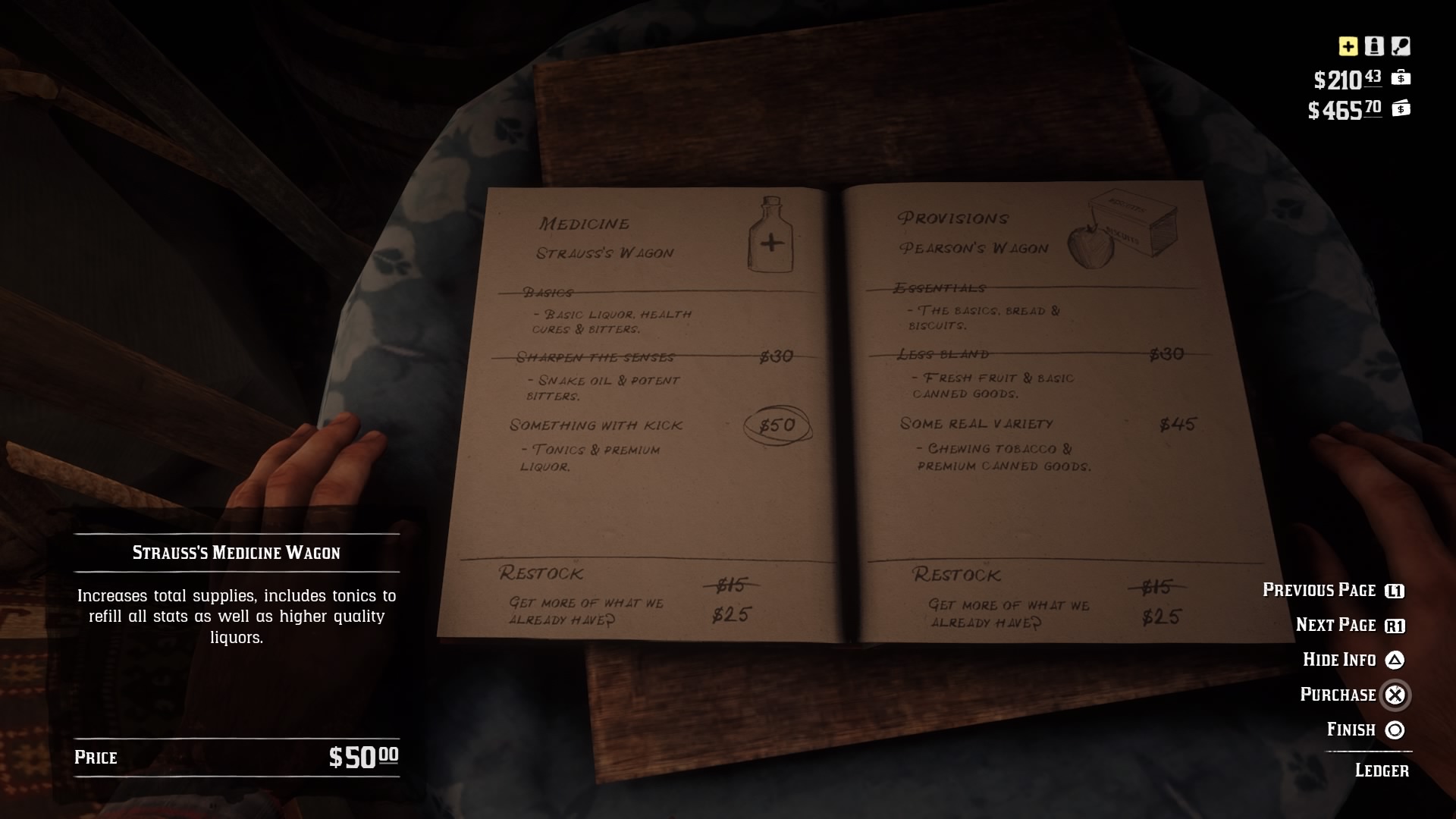The height and width of the screenshot is (819, 1456).
Task: Select the yellow medicine supplies icon
Action: pos(1347,47)
